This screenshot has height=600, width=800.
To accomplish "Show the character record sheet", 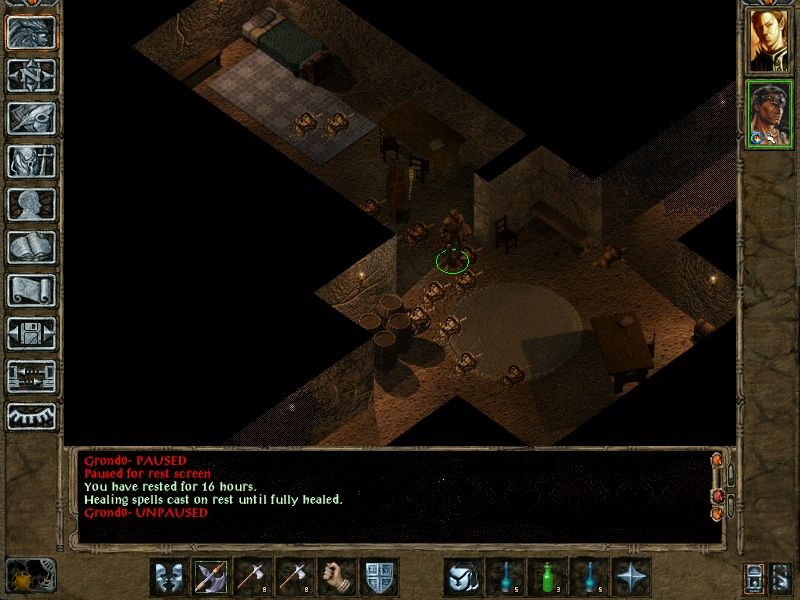I will click(31, 204).
